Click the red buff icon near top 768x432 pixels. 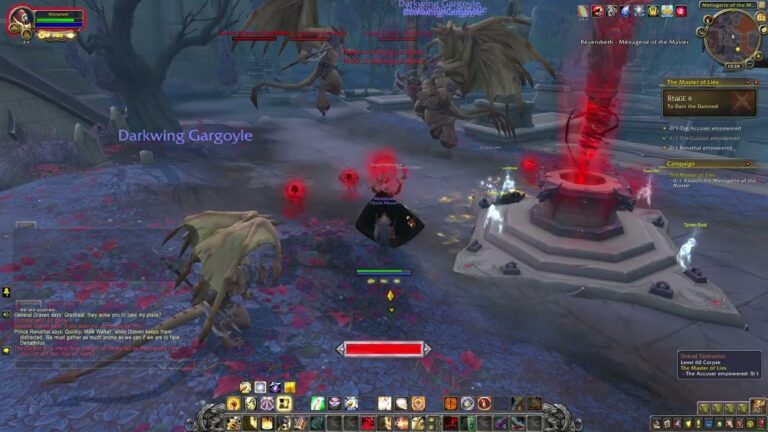(597, 11)
